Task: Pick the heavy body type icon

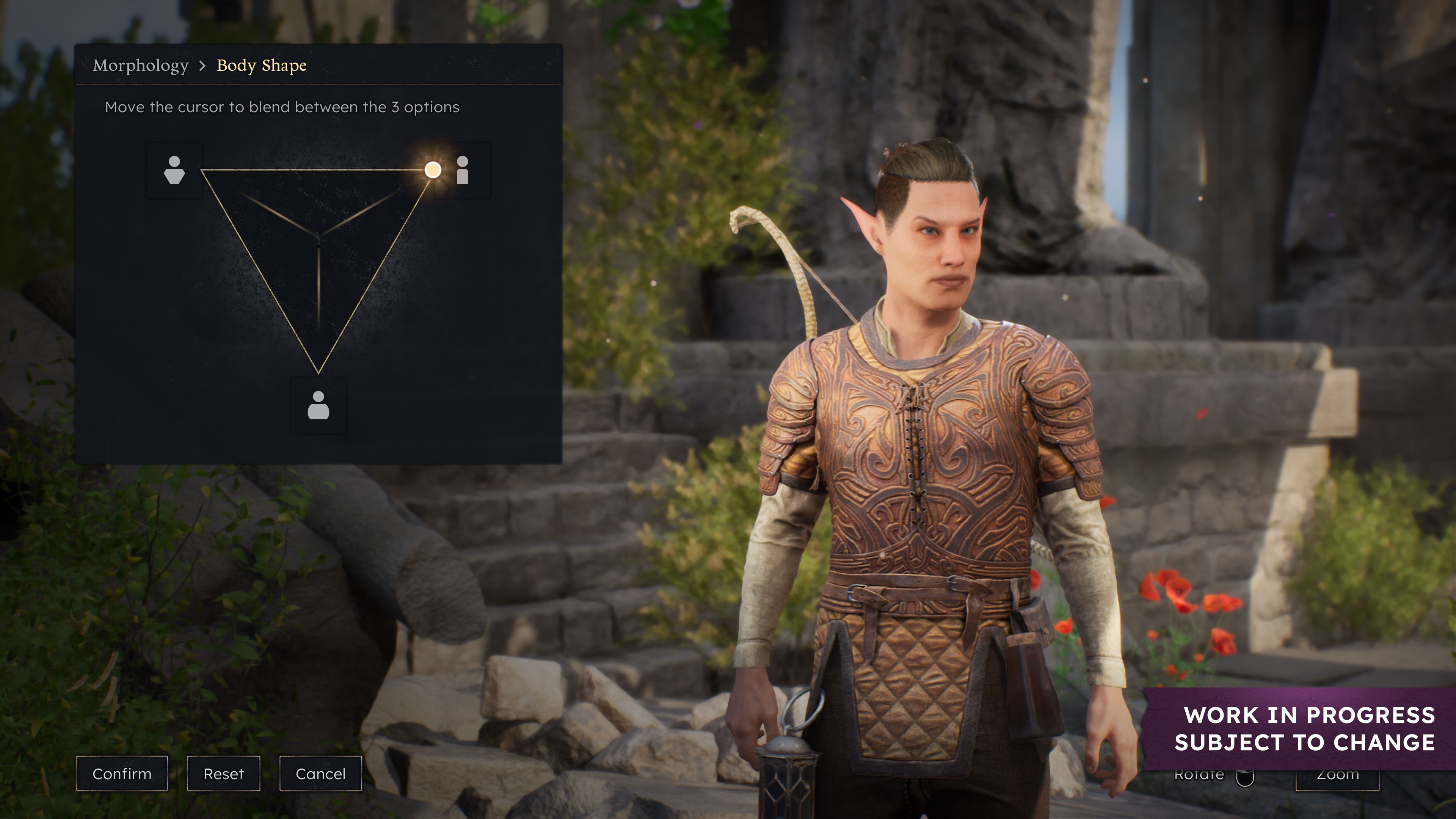Action: pyautogui.click(x=318, y=405)
